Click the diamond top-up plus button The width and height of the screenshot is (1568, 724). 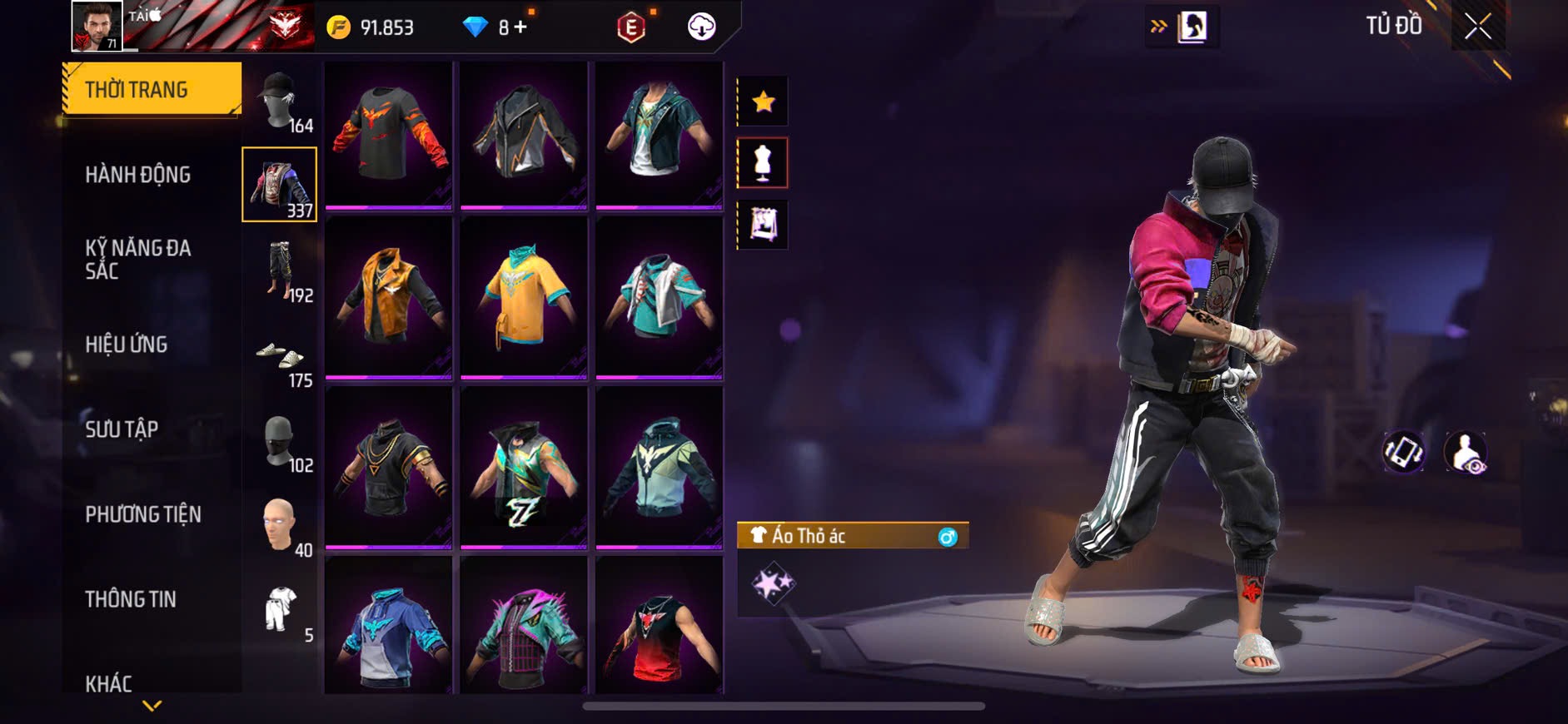click(x=520, y=27)
